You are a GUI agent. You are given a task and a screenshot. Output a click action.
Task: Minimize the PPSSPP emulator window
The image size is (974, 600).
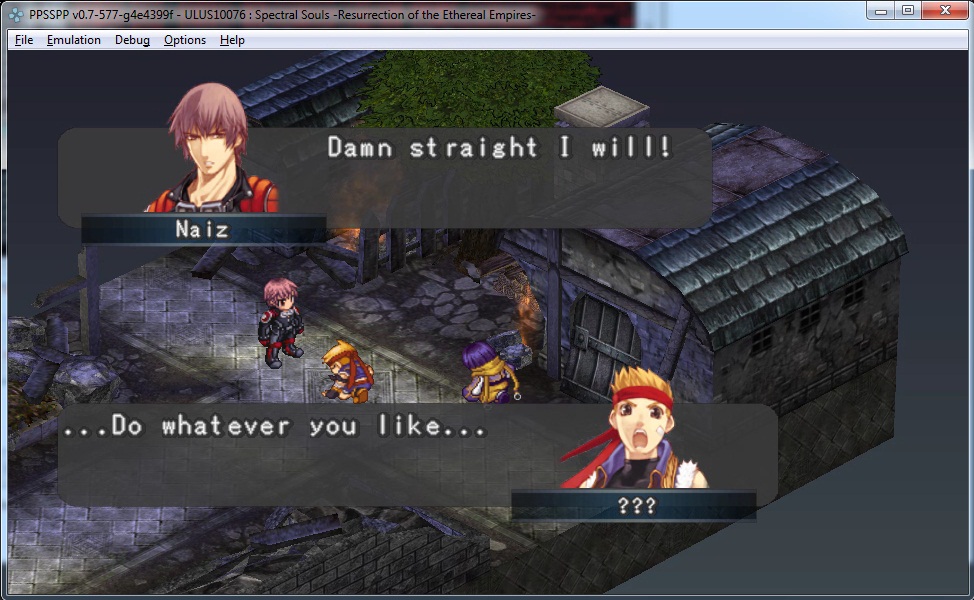(x=881, y=10)
